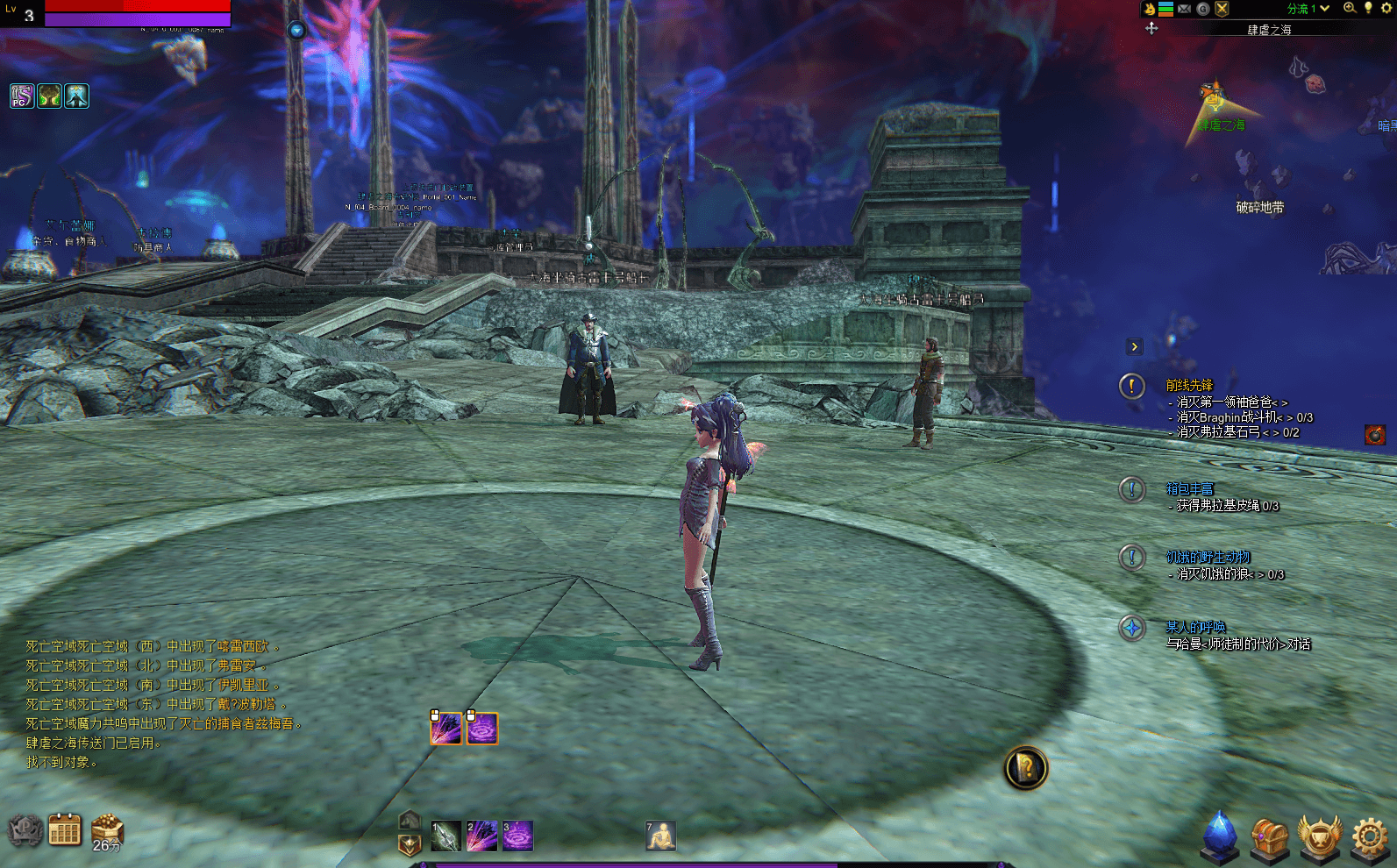This screenshot has width=1397, height=868.
Task: Open minimap settings gear at top right
Action: point(1386,8)
